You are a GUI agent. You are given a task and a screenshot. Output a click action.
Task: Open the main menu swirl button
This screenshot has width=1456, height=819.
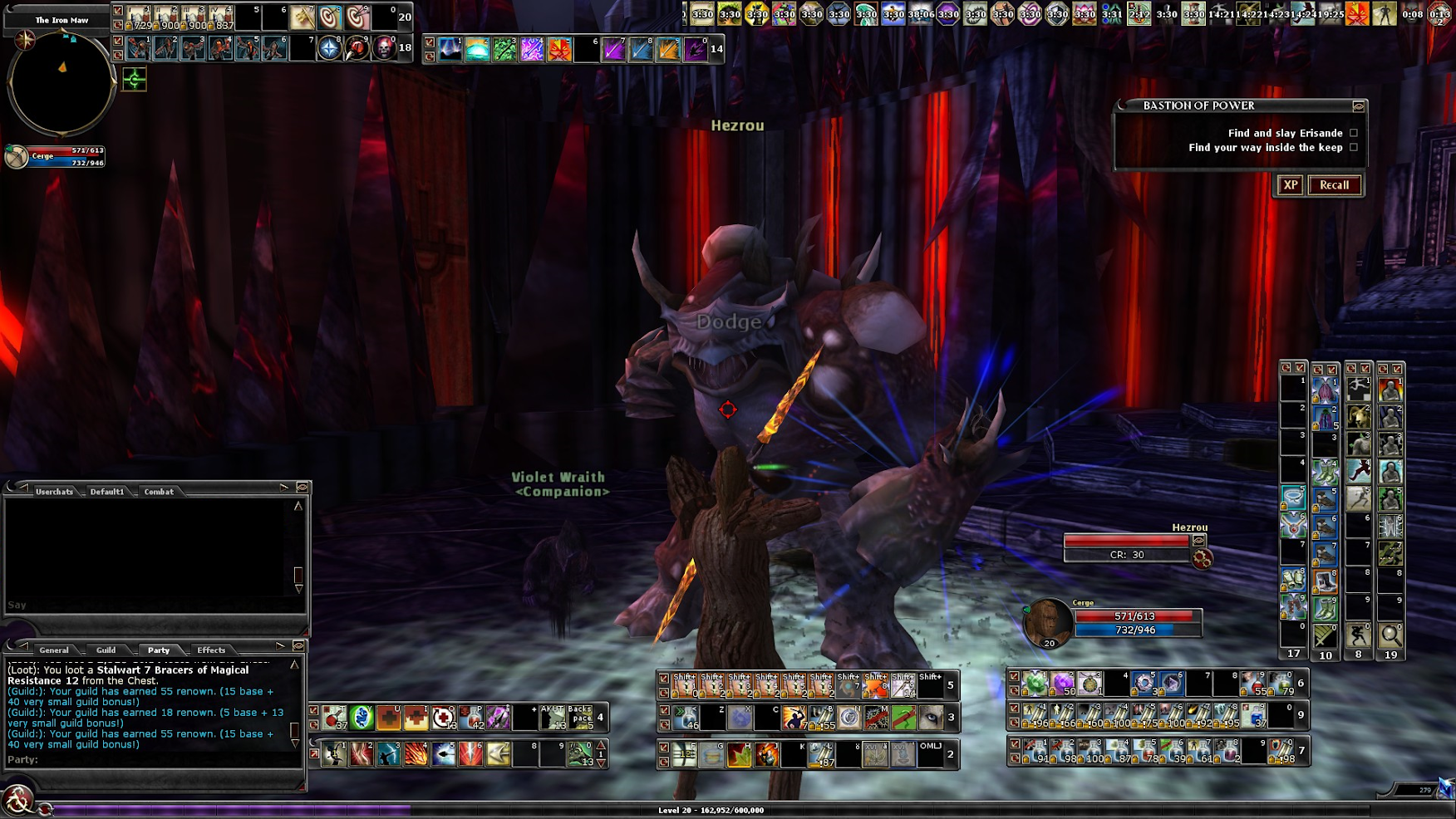click(17, 801)
